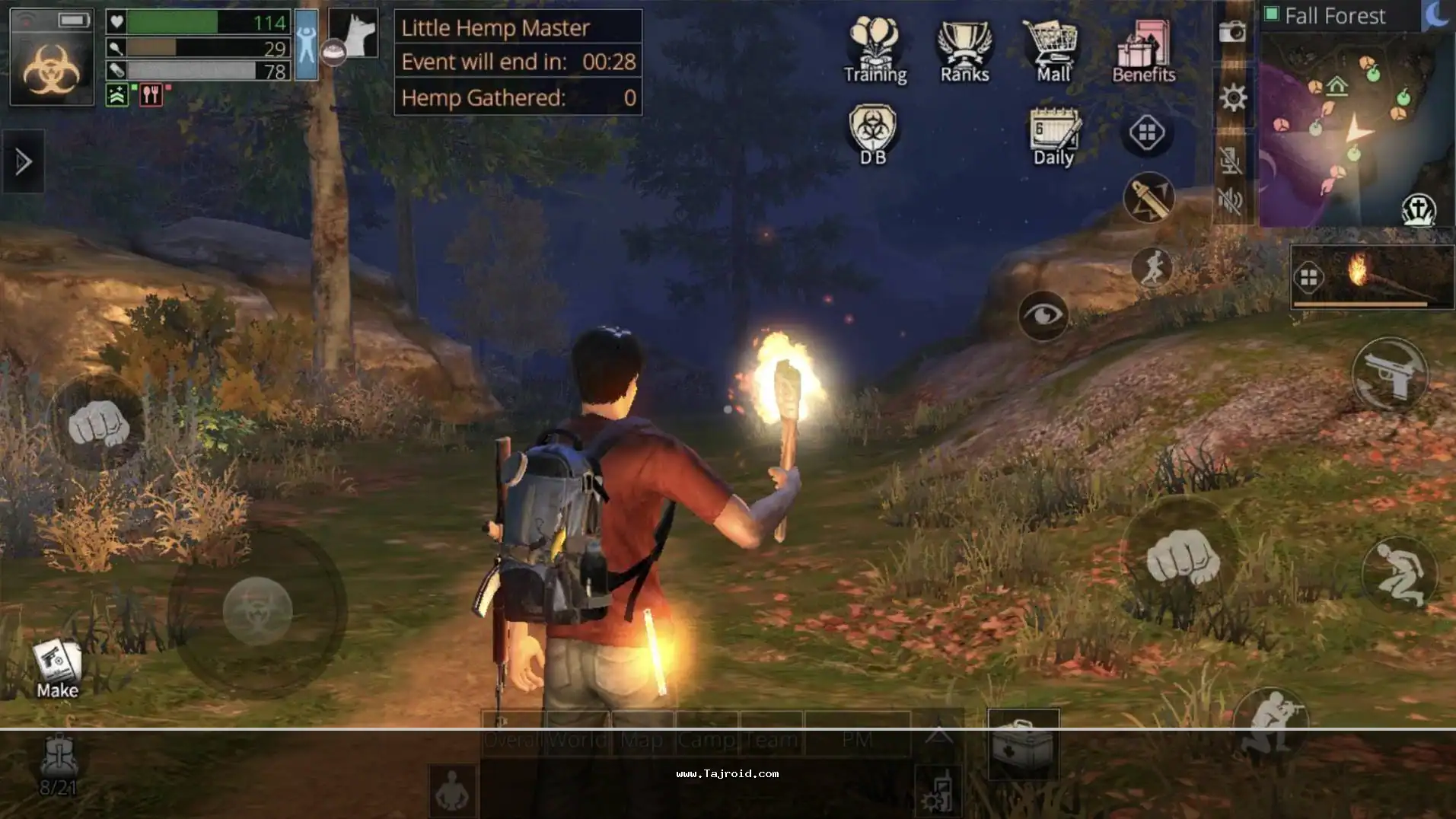Toggle the running sprint icon
This screenshot has height=819, width=1456.
[1152, 267]
